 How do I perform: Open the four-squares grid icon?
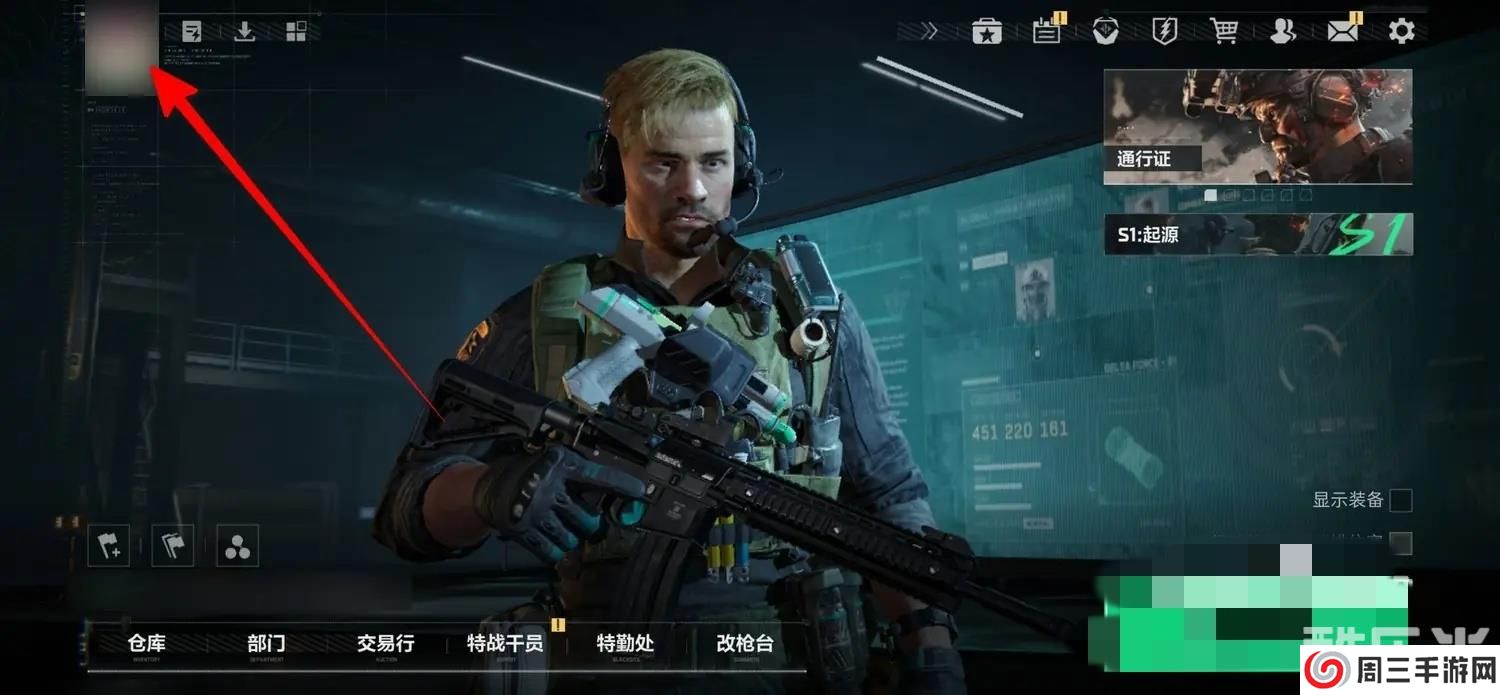tap(296, 31)
